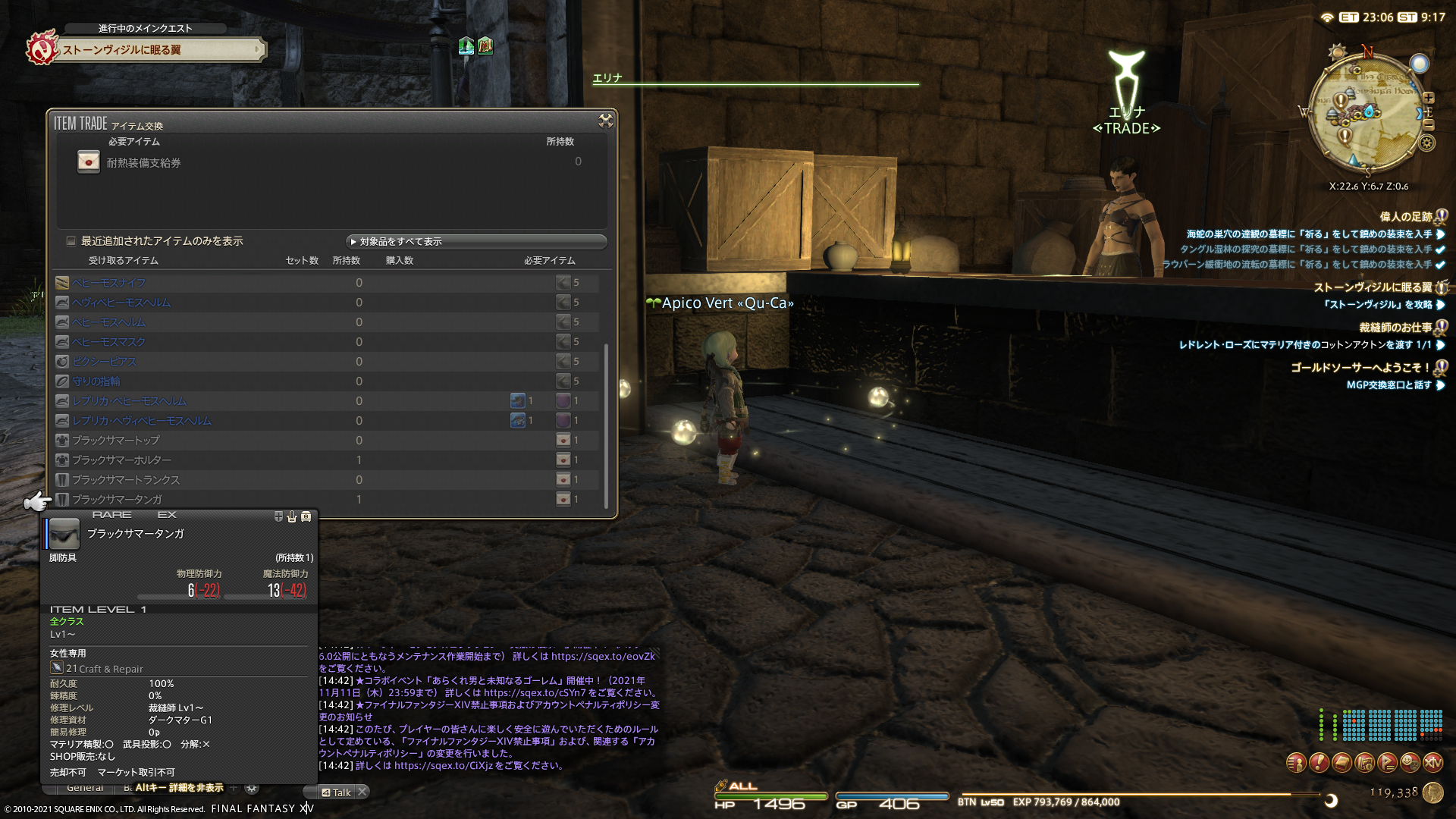Zoom out the minimap with minus button
1456x819 pixels.
click(1429, 124)
